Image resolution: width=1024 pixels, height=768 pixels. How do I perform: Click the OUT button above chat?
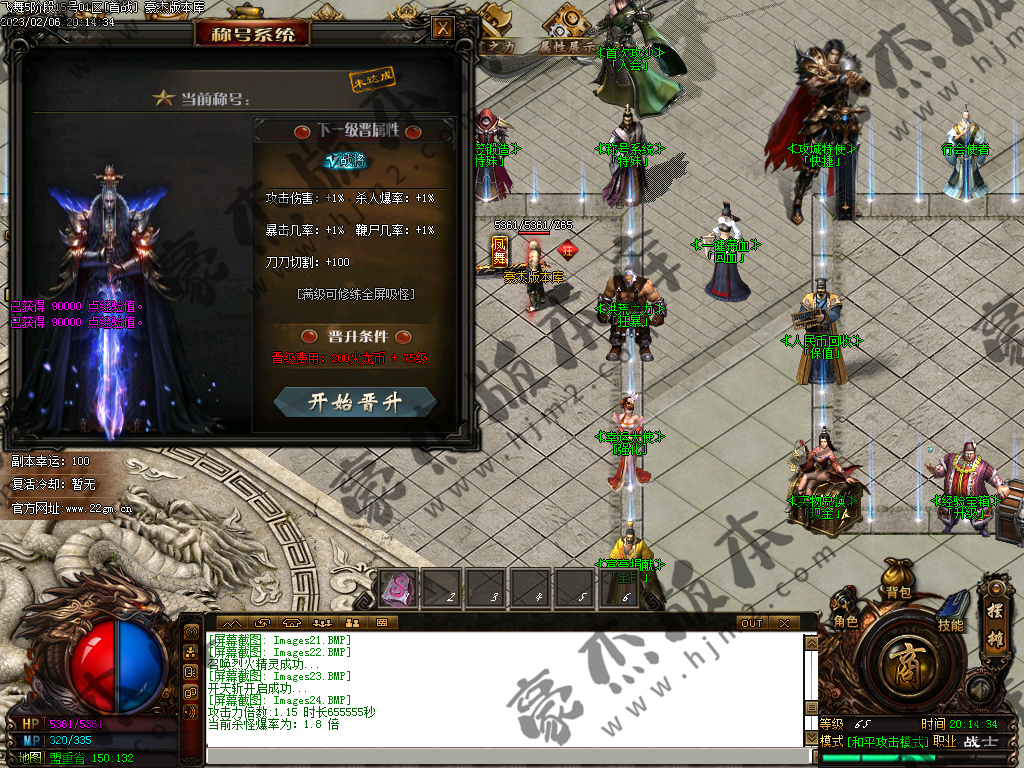coord(751,623)
